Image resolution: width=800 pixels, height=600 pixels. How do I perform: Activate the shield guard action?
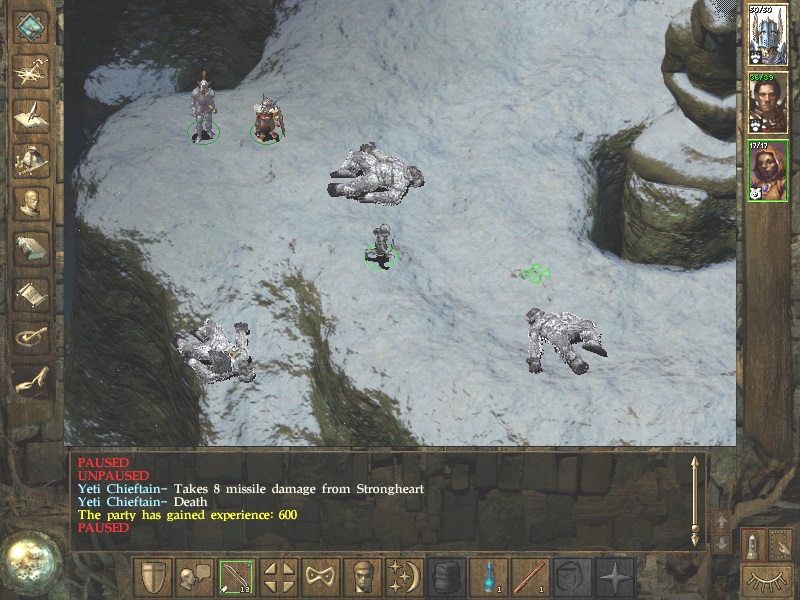pos(152,577)
